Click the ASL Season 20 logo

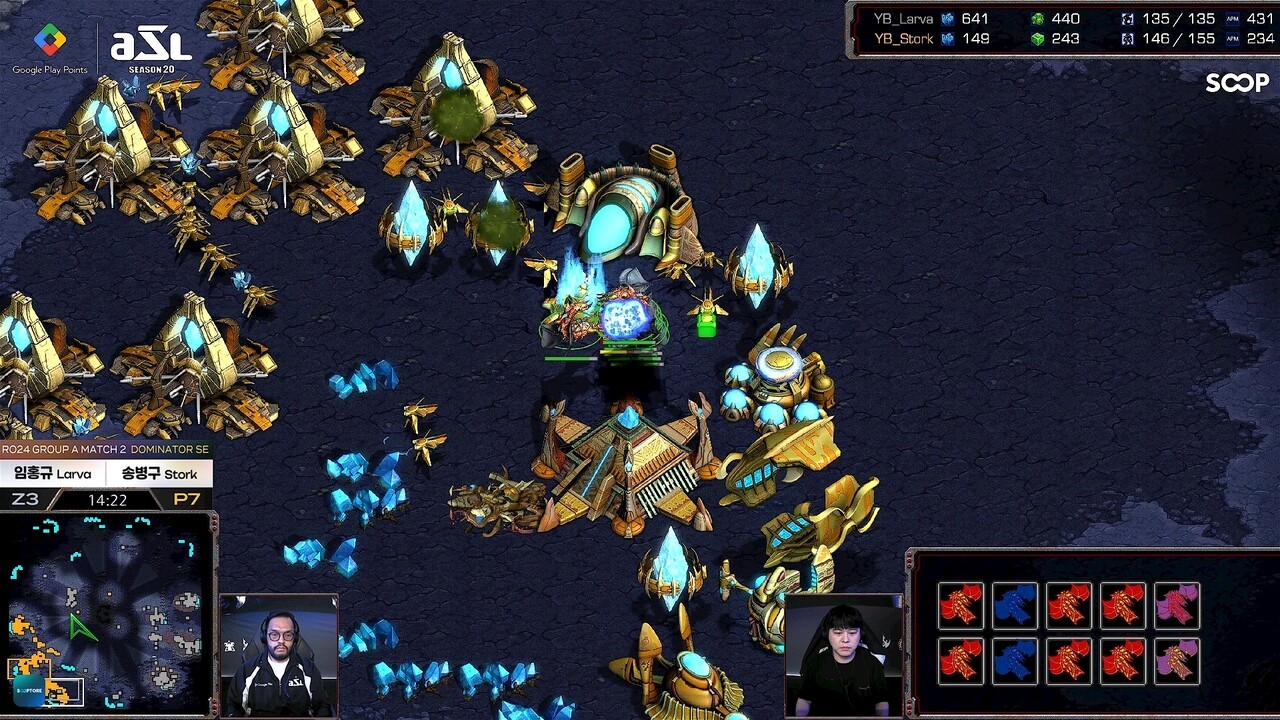click(150, 48)
